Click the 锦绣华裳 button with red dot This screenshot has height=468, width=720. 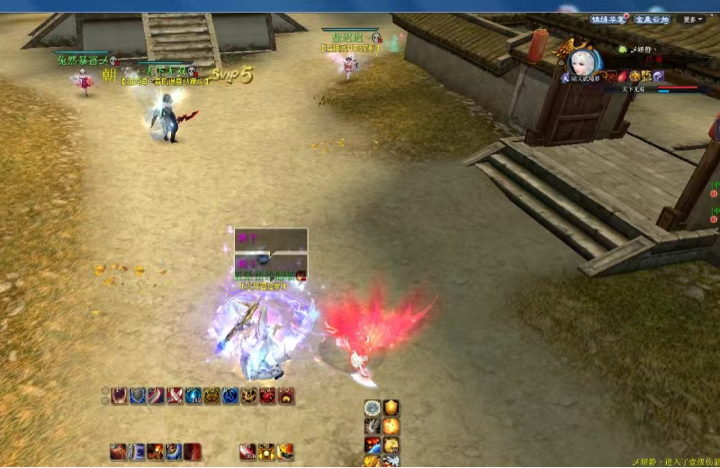coord(608,19)
